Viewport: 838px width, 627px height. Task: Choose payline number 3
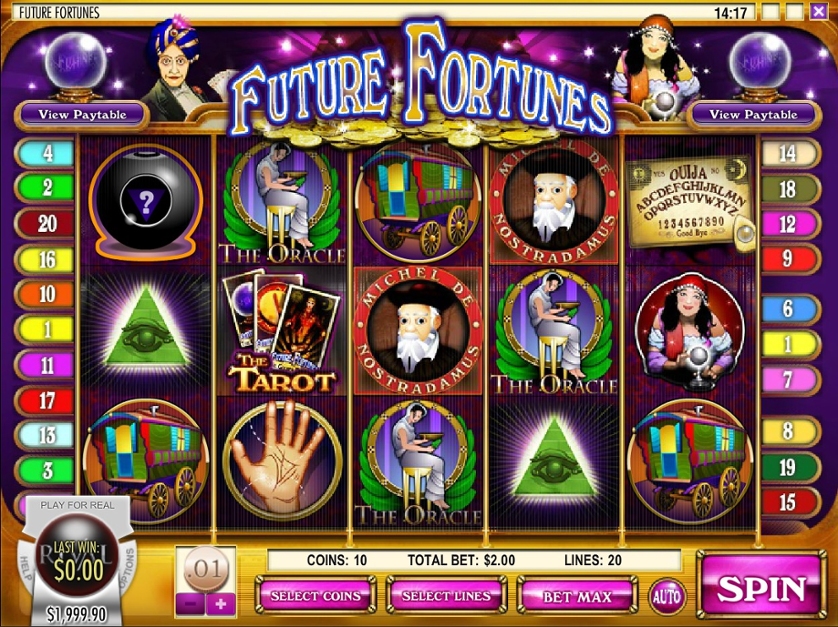click(47, 468)
